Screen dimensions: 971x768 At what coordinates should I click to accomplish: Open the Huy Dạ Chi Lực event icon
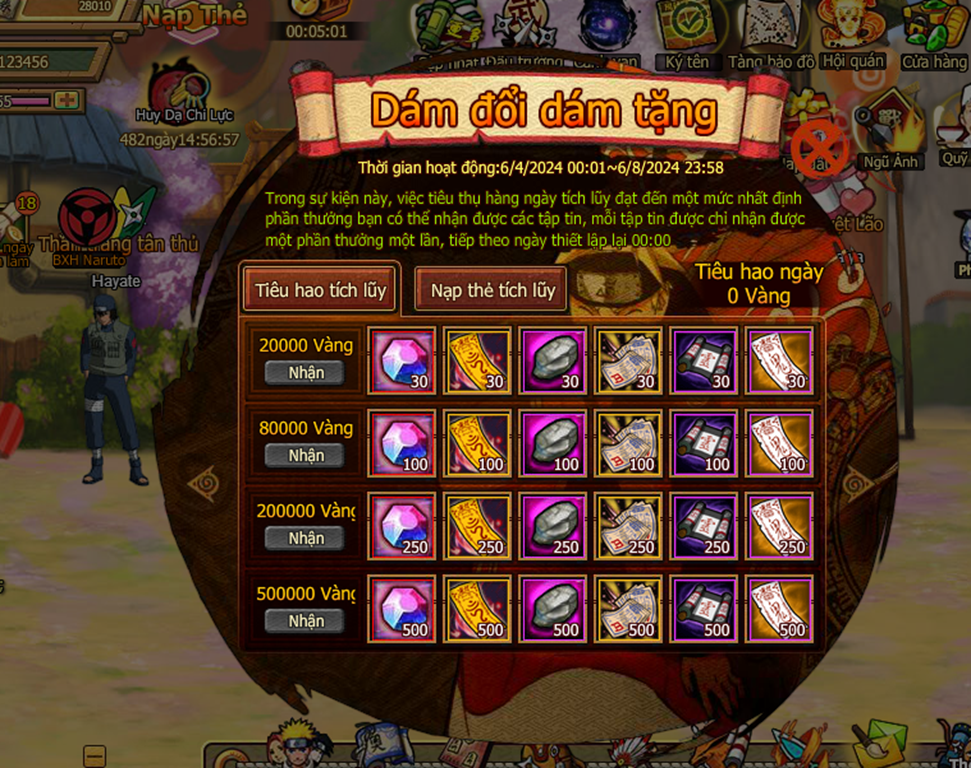185,95
